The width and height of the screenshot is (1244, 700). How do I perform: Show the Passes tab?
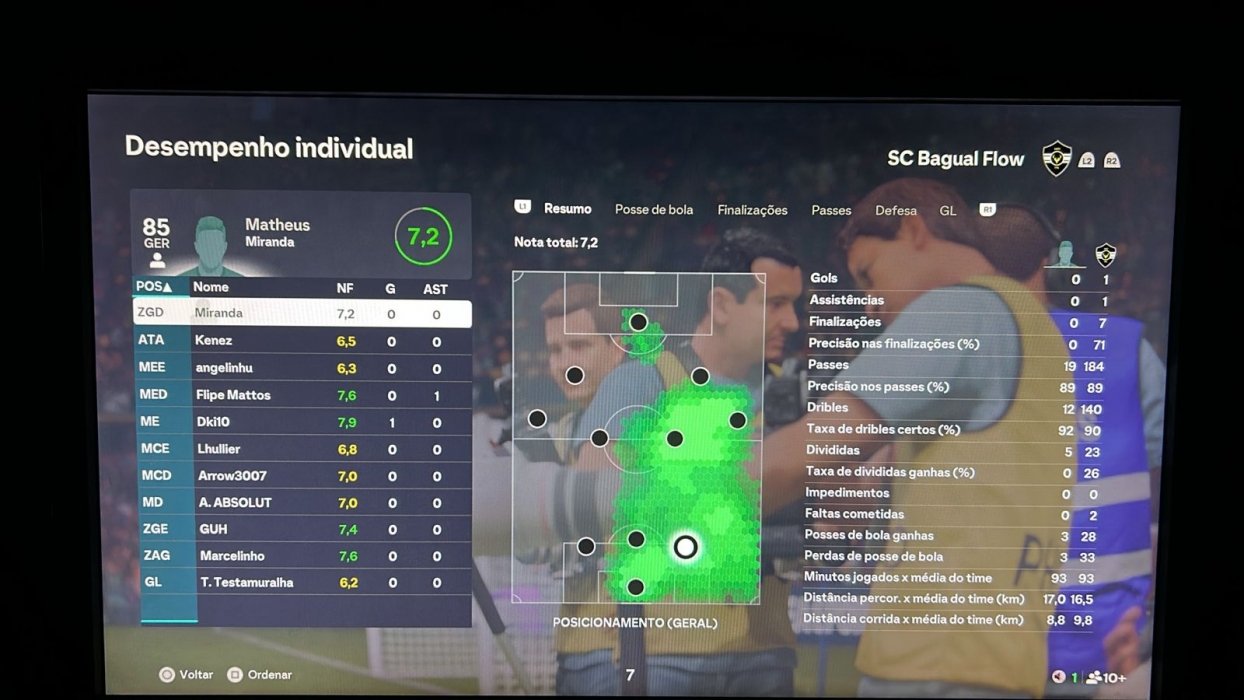[x=831, y=210]
